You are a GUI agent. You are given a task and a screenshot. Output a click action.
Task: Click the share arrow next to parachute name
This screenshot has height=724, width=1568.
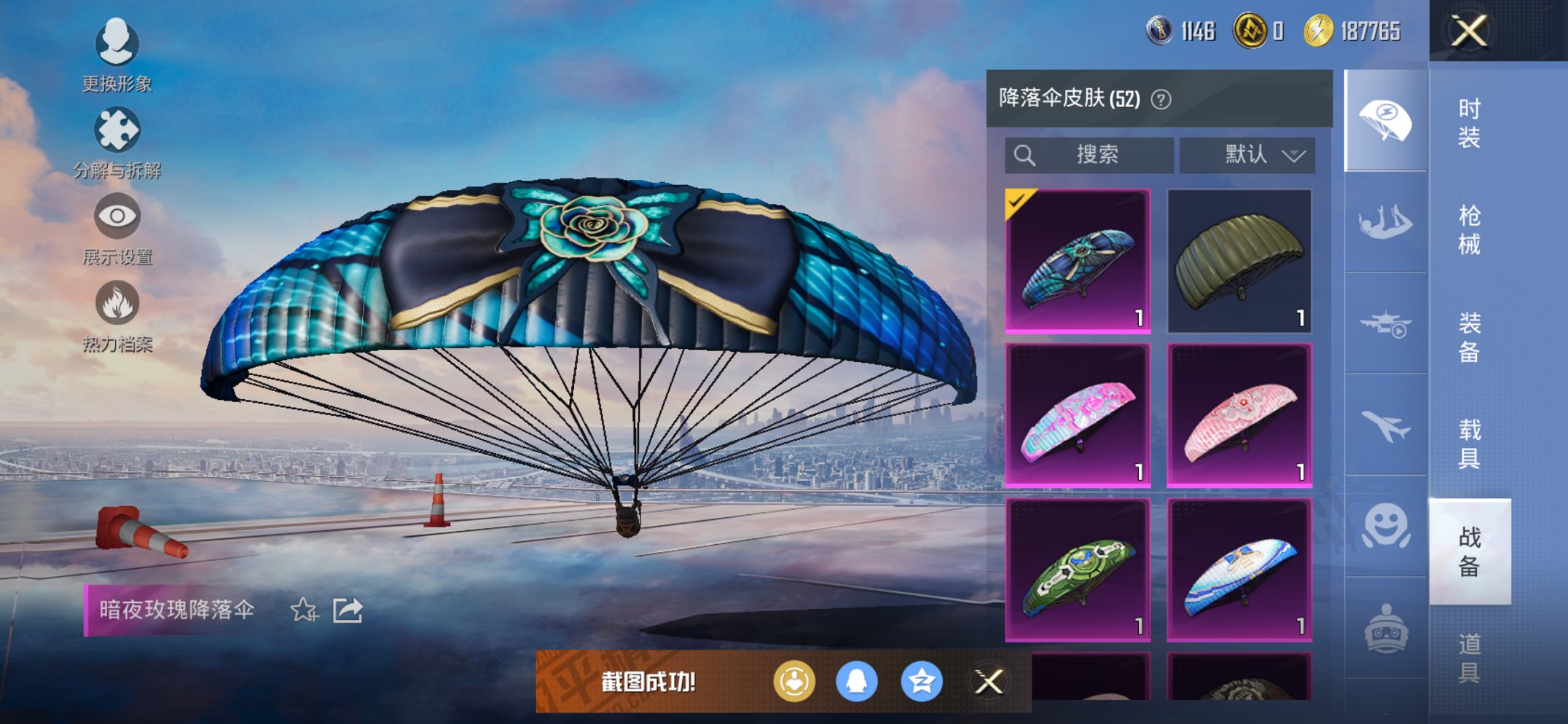coord(348,610)
